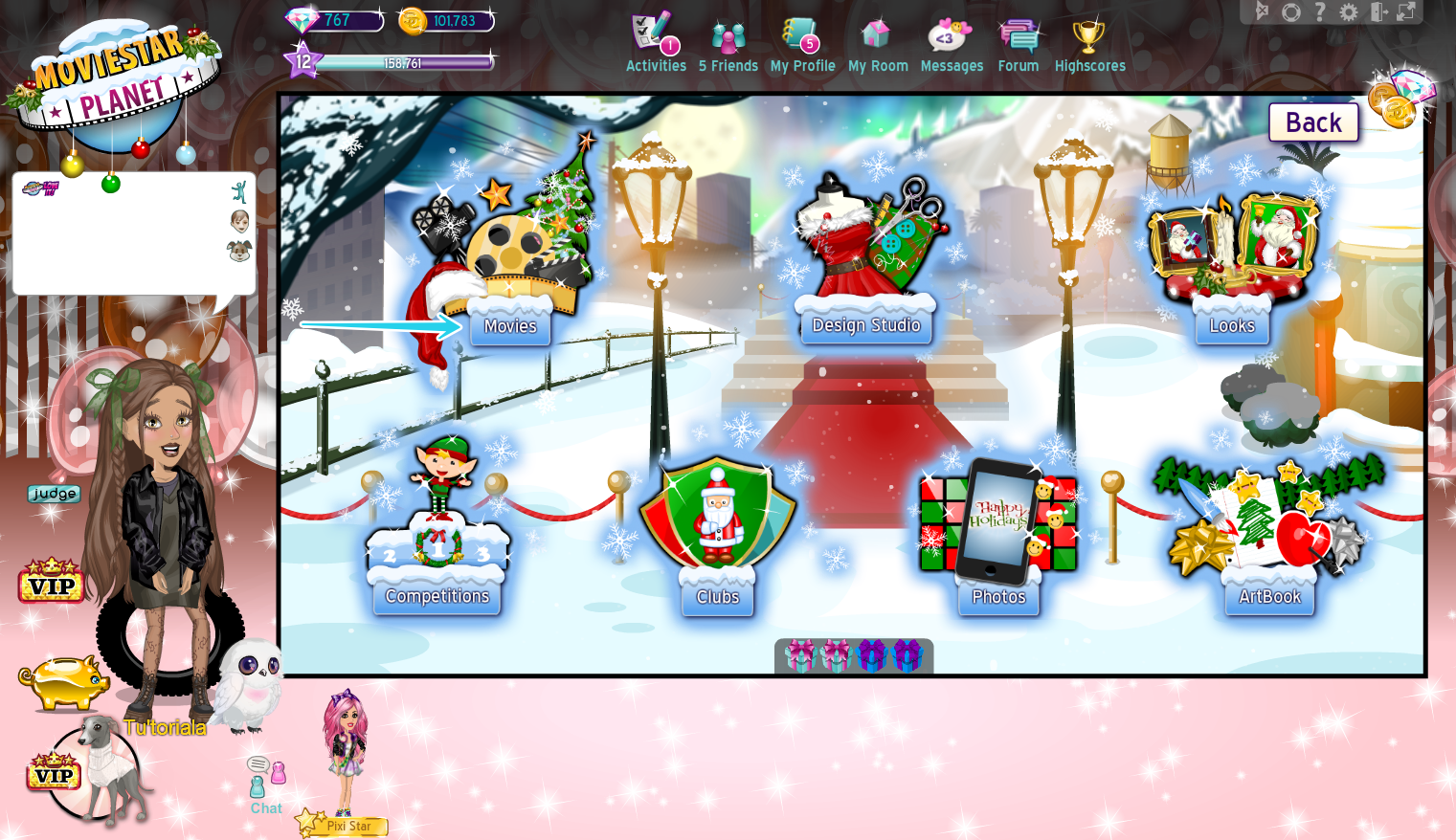Open the help question mark
The height and width of the screenshot is (840, 1456).
(x=1322, y=12)
